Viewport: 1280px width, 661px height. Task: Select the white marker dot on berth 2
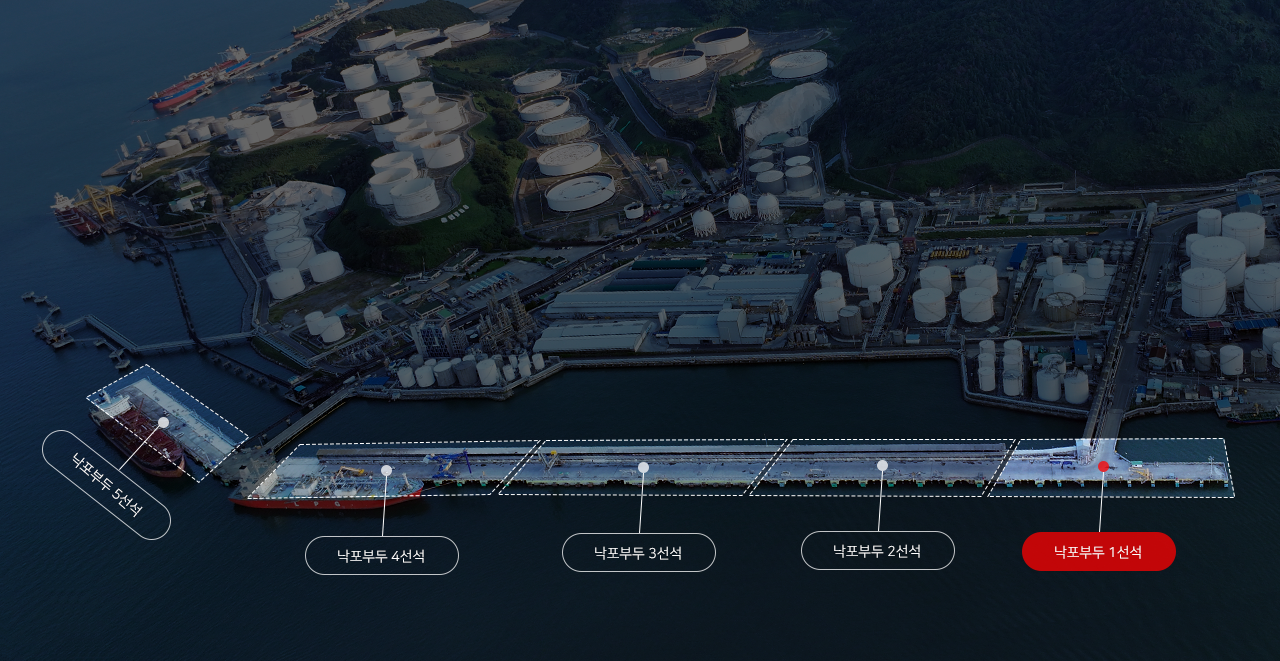pos(882,465)
